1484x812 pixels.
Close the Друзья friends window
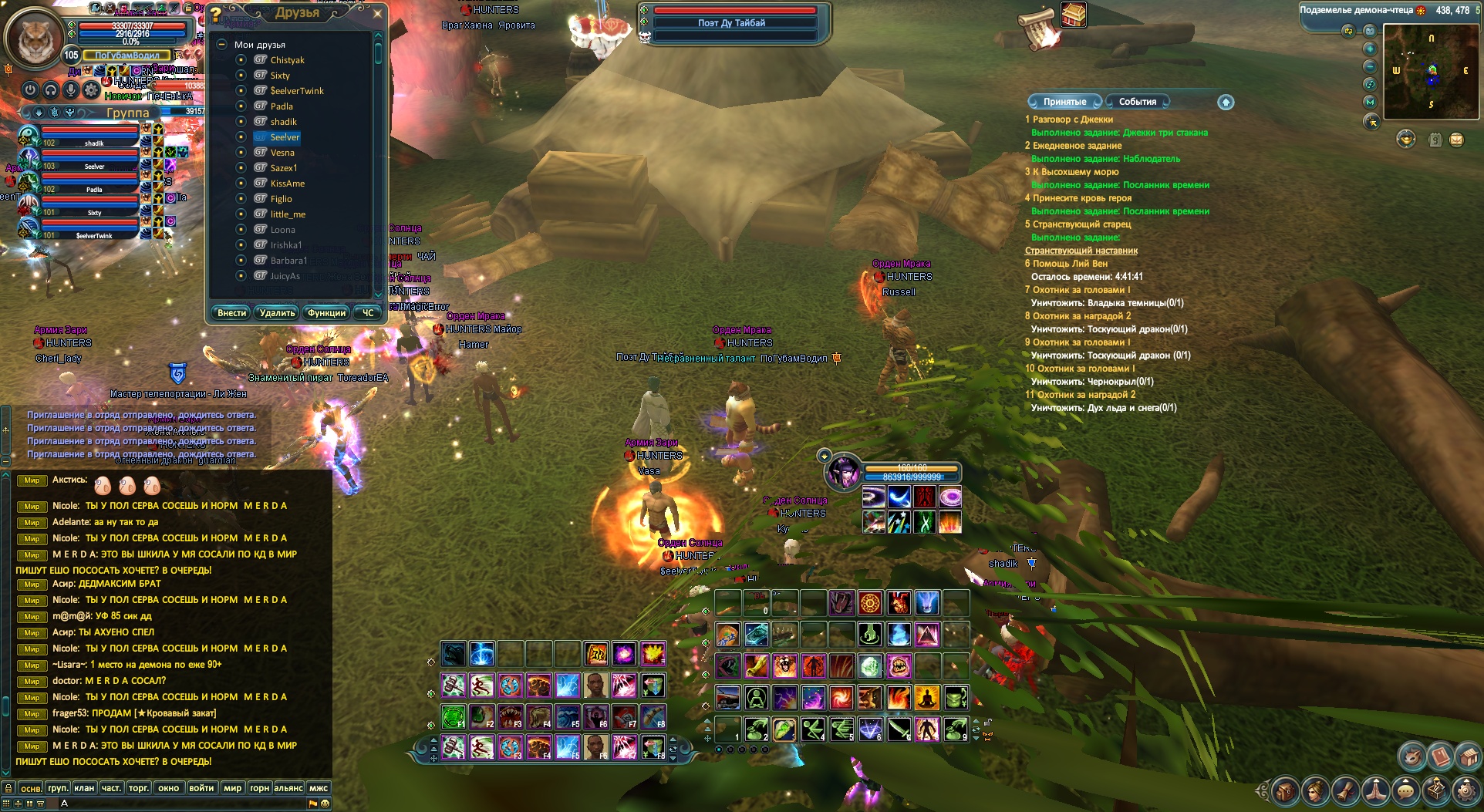pos(377,13)
